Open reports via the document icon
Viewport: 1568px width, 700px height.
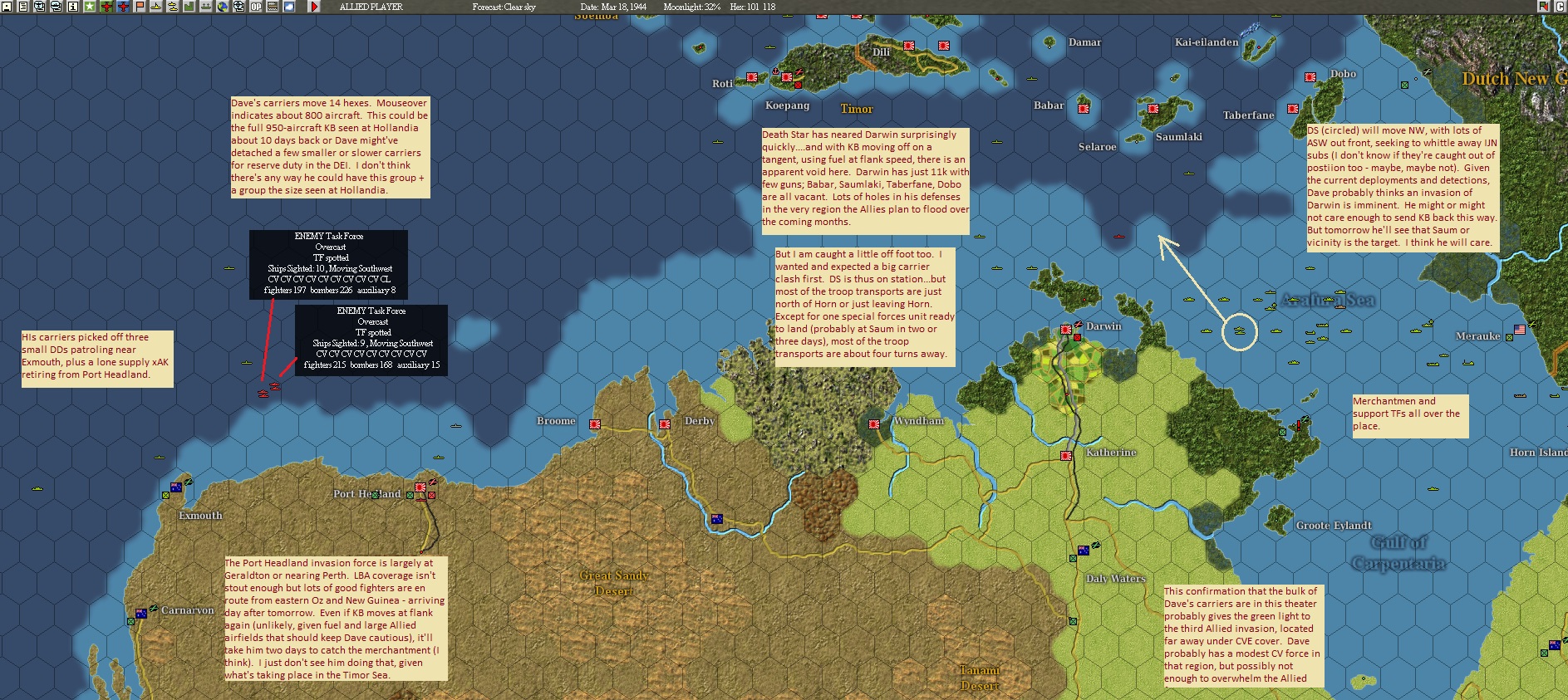[x=23, y=6]
